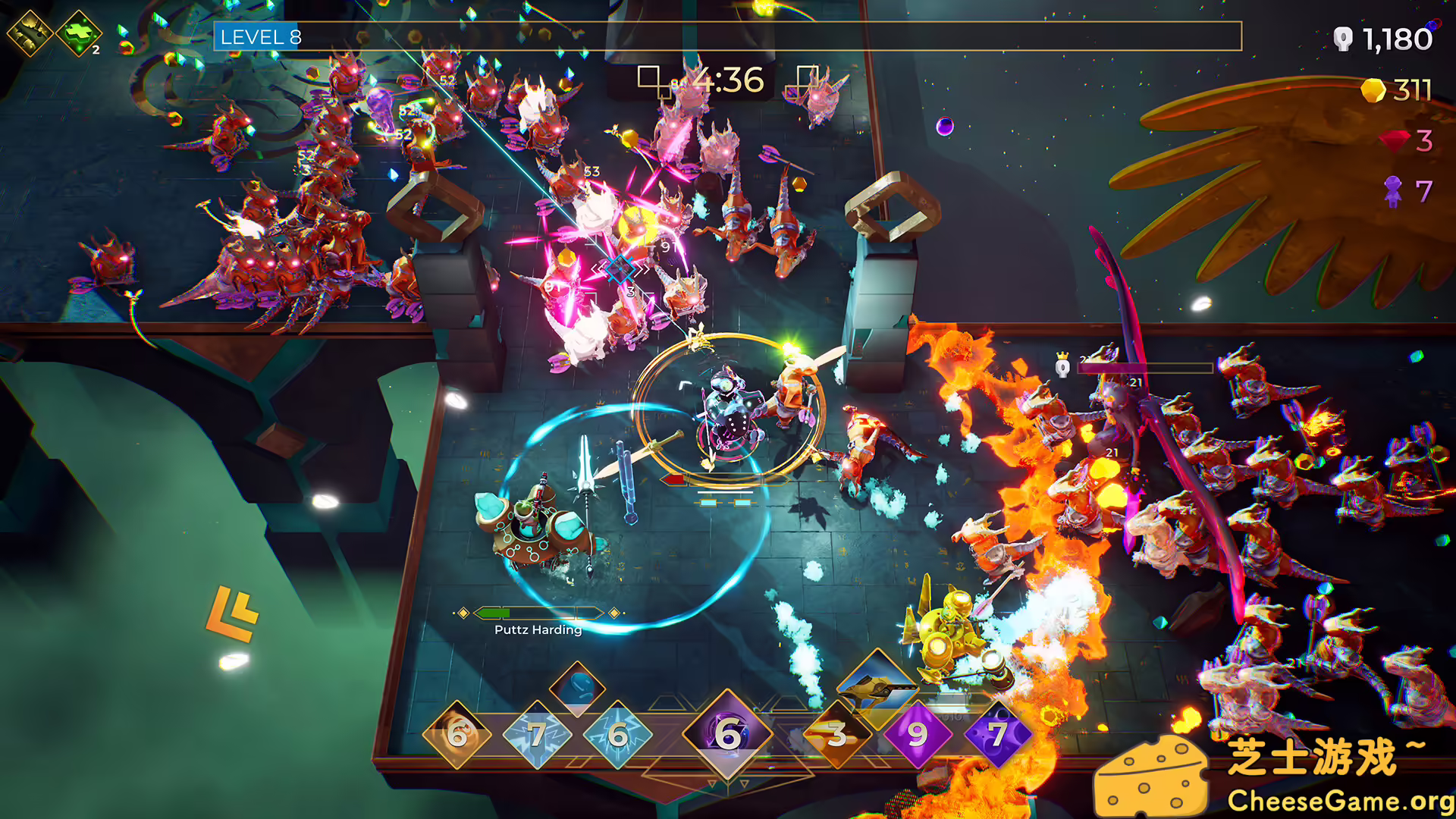1456x819 pixels.
Task: Trigger the blue lightning burst ability showing 6
Action: click(617, 734)
